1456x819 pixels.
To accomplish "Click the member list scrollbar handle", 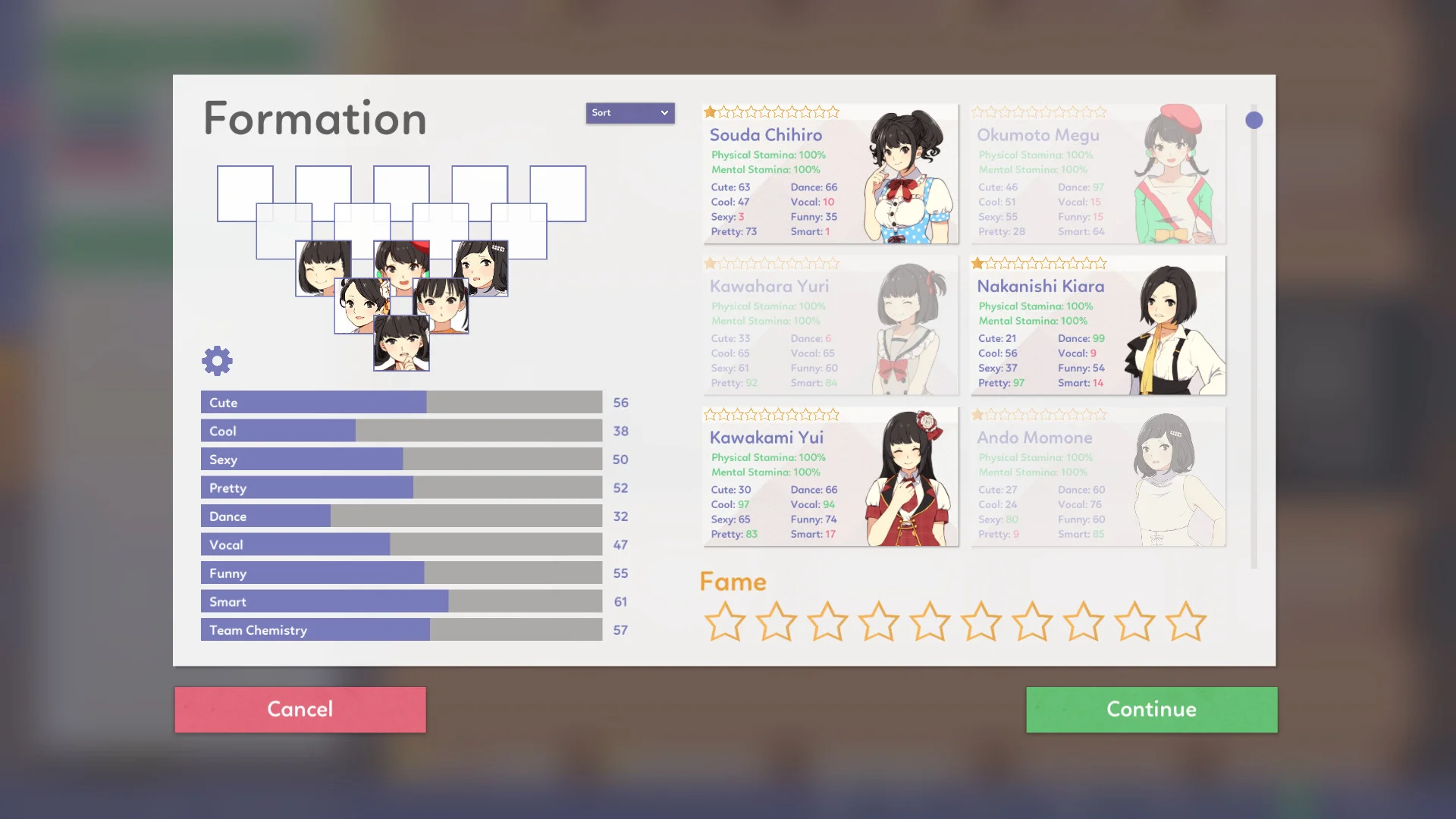I will pyautogui.click(x=1254, y=119).
